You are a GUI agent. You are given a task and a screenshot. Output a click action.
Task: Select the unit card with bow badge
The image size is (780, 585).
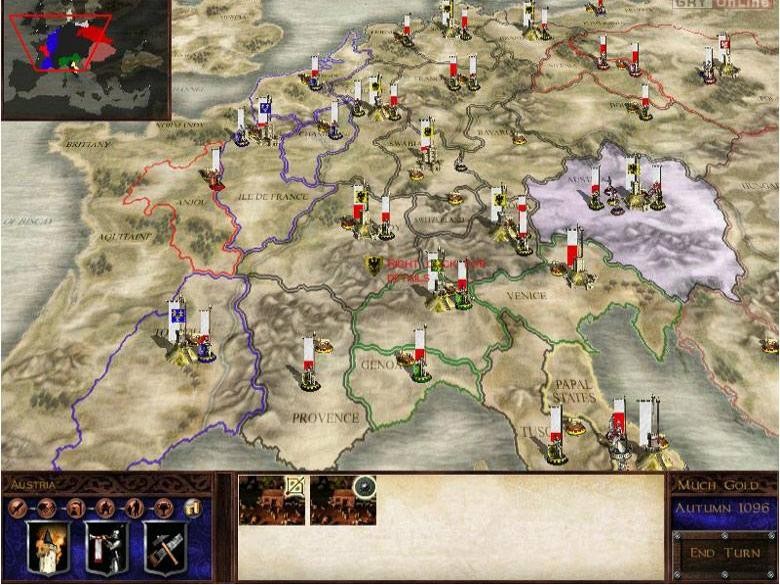272,499
